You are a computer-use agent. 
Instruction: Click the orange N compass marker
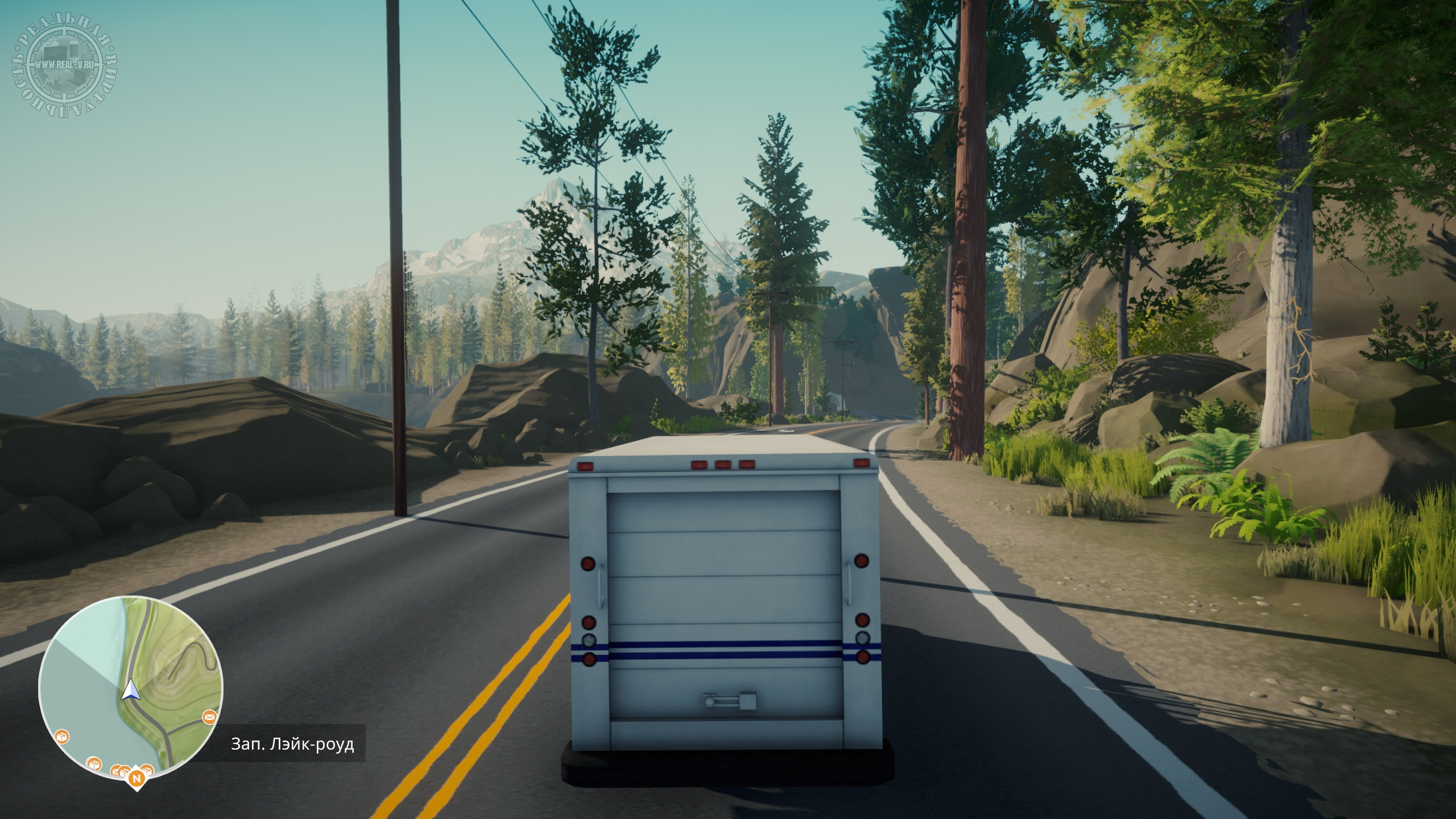[135, 778]
